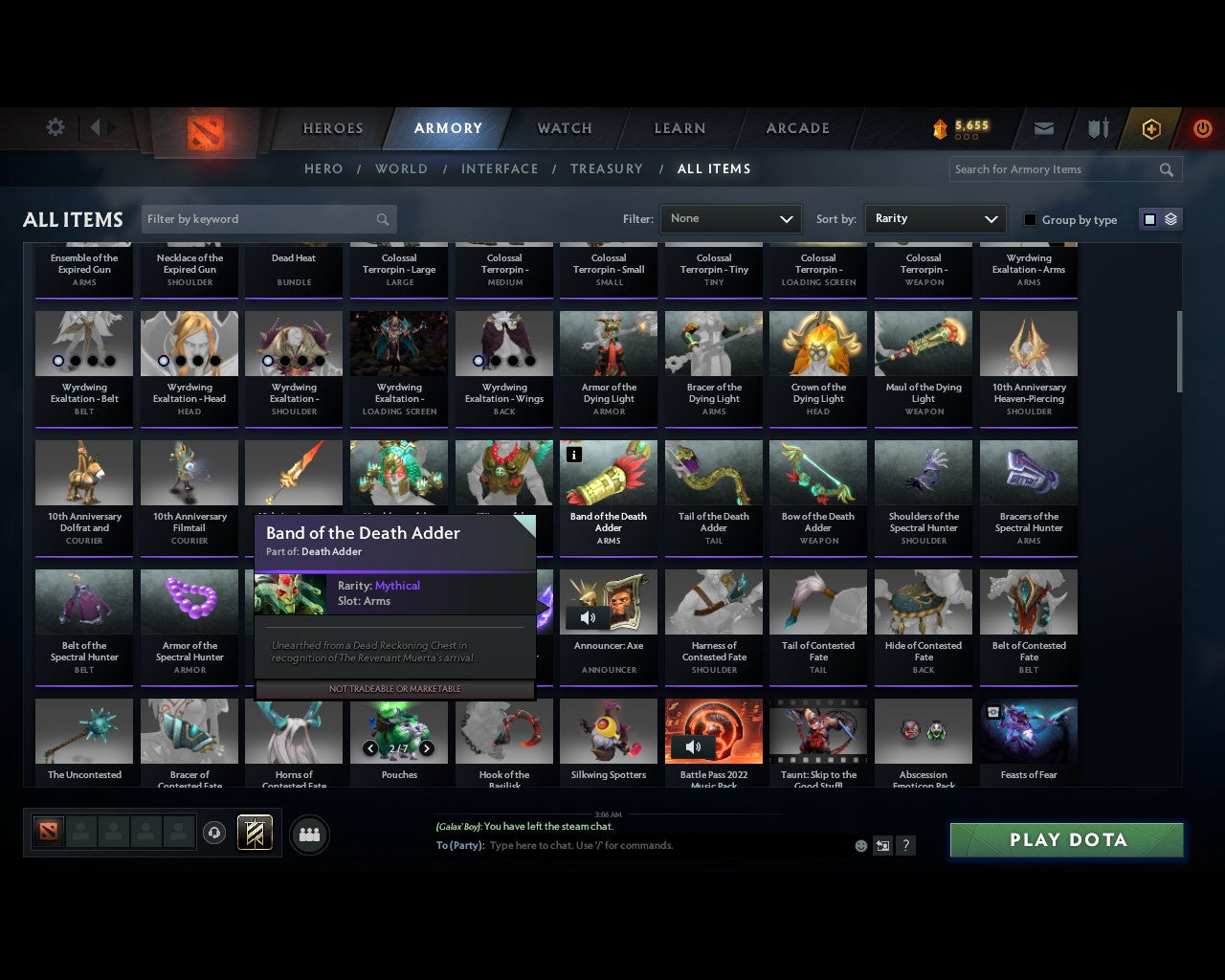Open the Filter: None dropdown
Viewport: 1225px width, 980px height.
(x=730, y=219)
